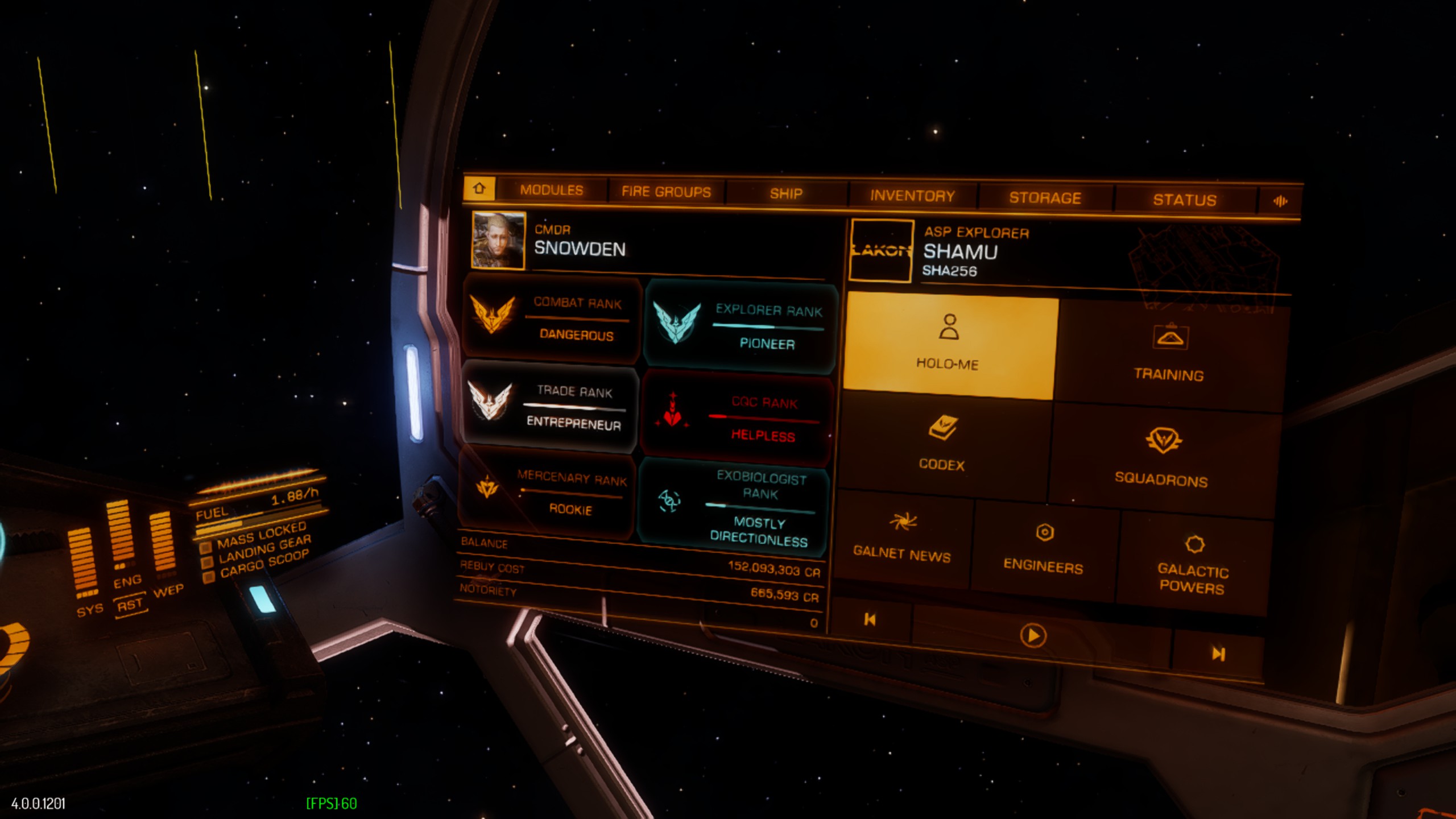Switch to the Storage tab
The width and height of the screenshot is (1456, 819).
tap(1045, 198)
